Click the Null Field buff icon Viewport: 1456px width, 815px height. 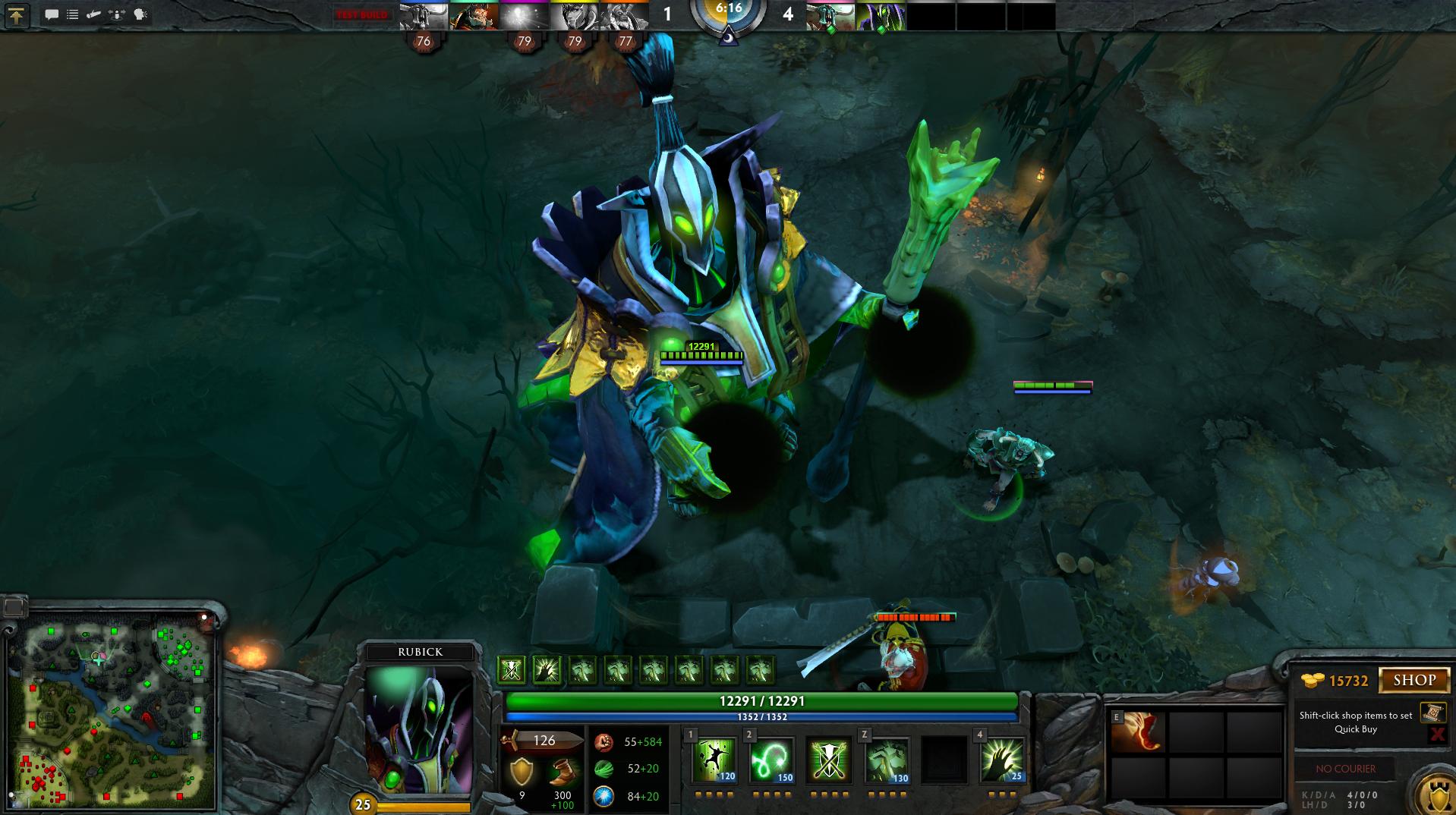pyautogui.click(x=512, y=669)
